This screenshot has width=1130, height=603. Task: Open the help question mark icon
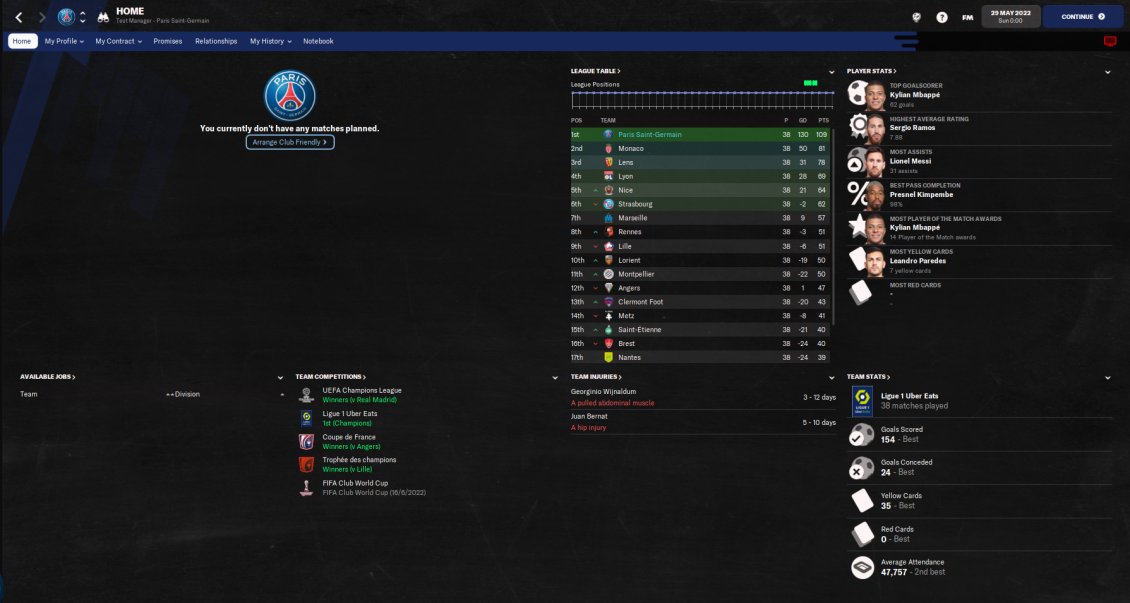coord(942,17)
